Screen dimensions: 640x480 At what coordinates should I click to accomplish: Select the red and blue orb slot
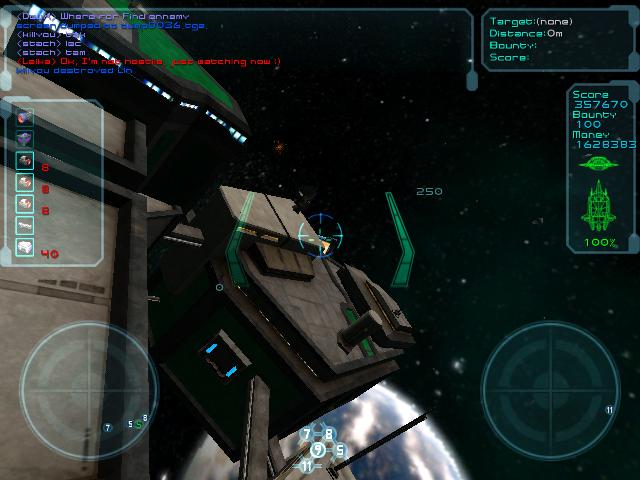pyautogui.click(x=25, y=116)
